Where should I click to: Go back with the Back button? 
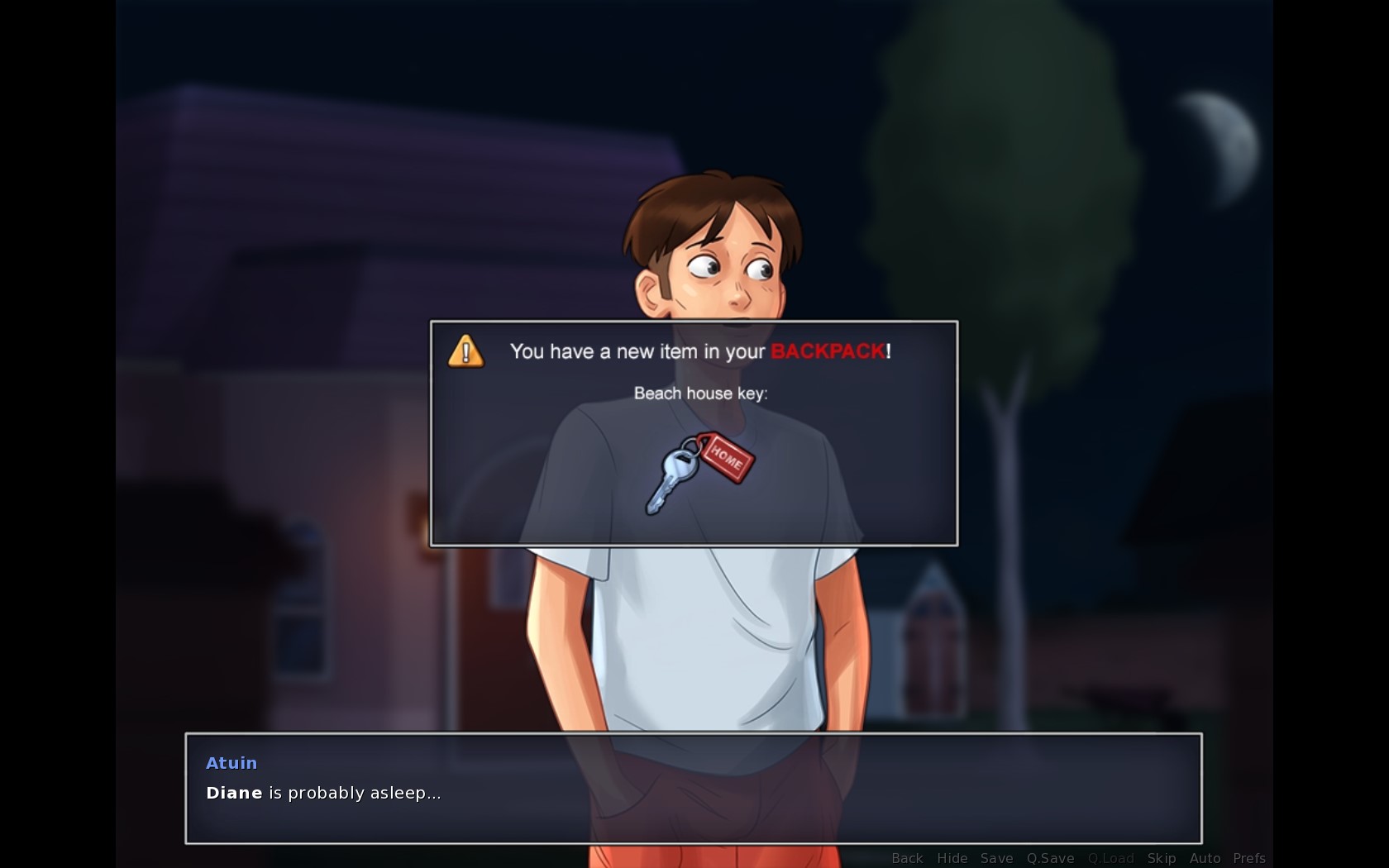906,858
